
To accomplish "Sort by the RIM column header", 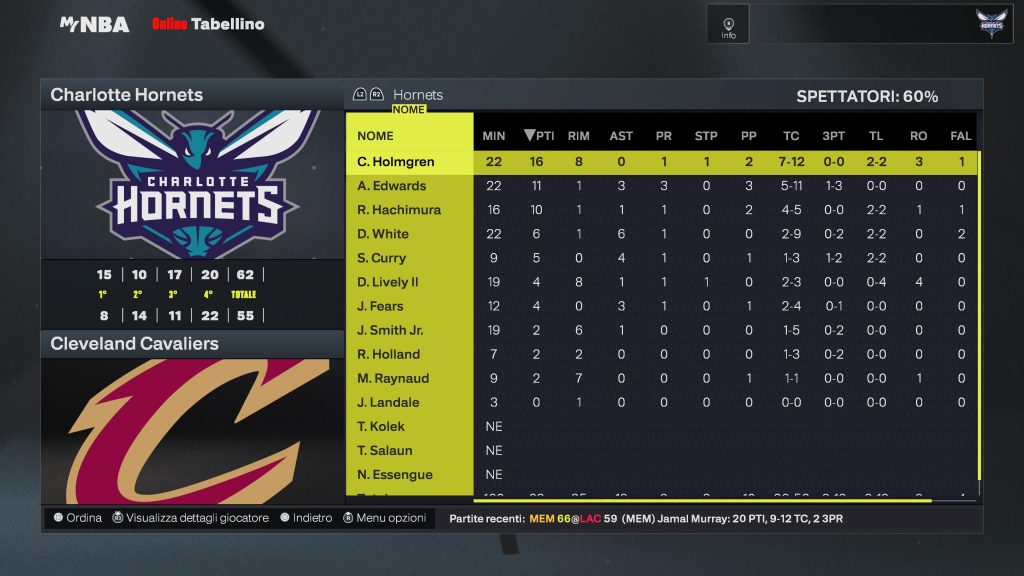I will (578, 136).
